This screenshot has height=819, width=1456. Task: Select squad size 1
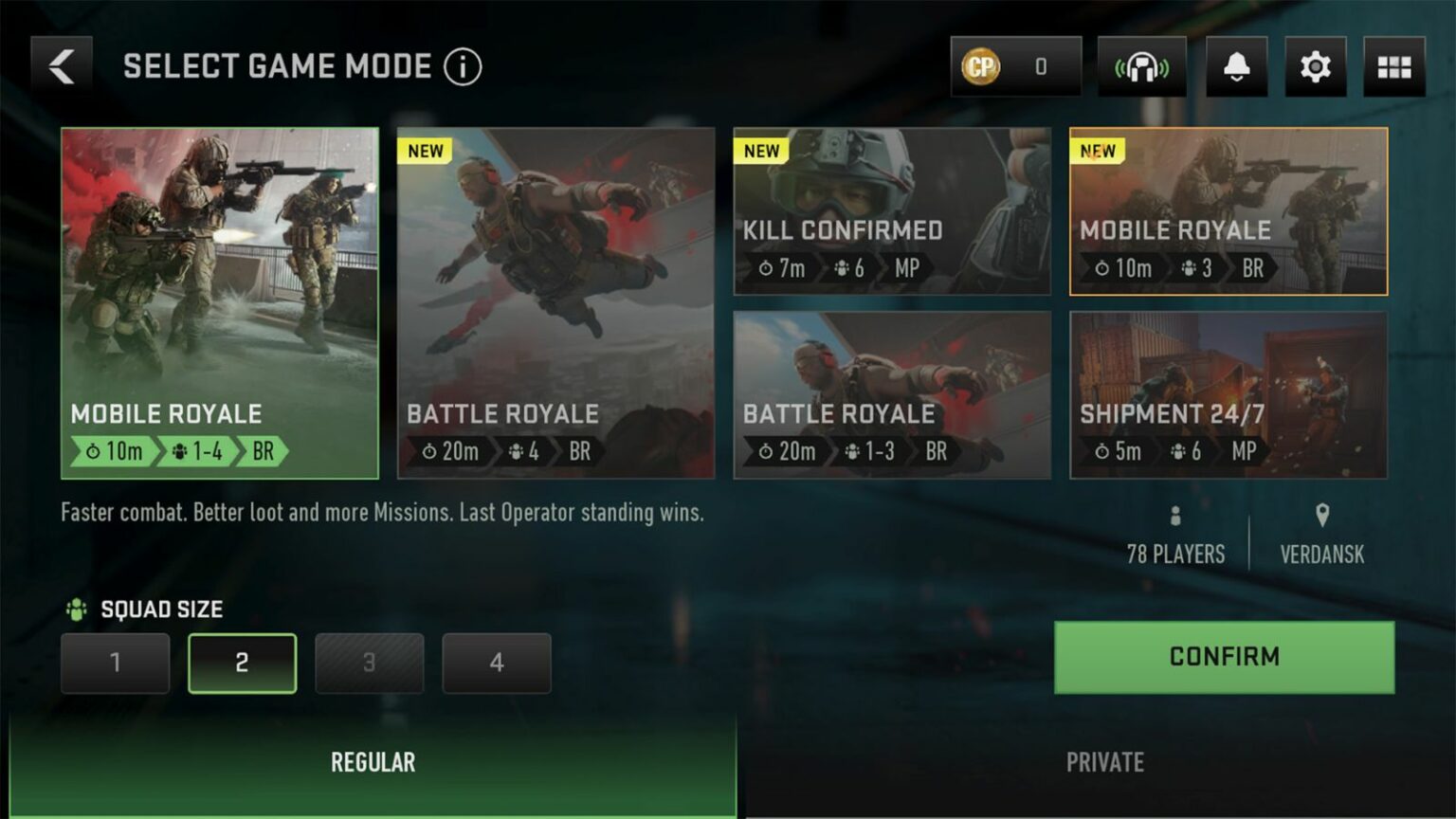pos(115,663)
